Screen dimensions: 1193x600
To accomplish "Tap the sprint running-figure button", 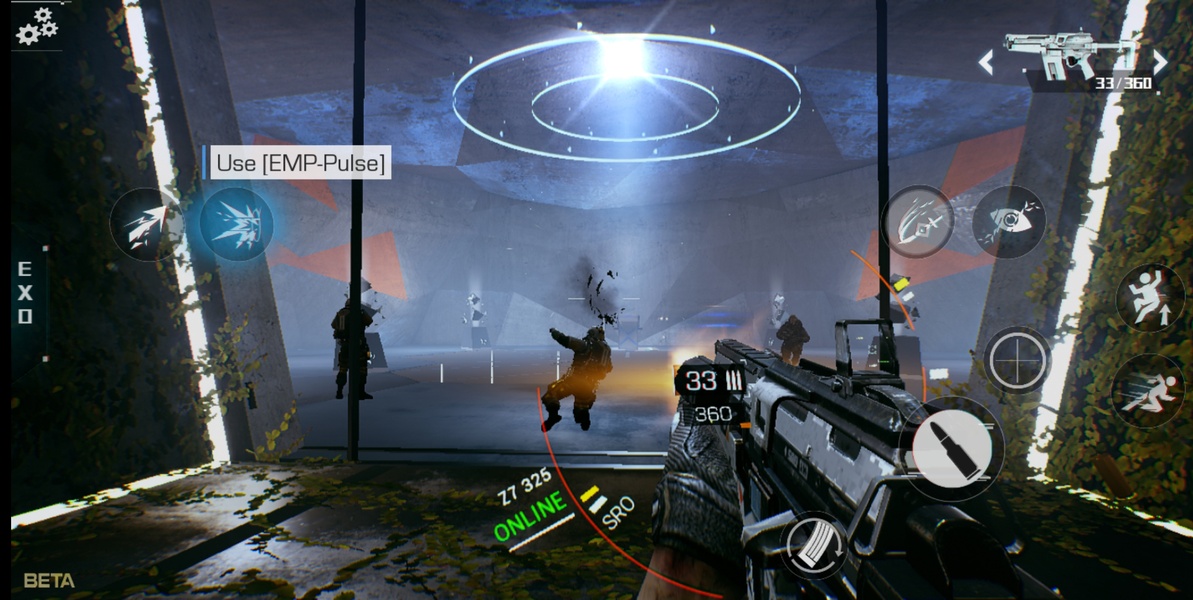I will pos(1149,391).
